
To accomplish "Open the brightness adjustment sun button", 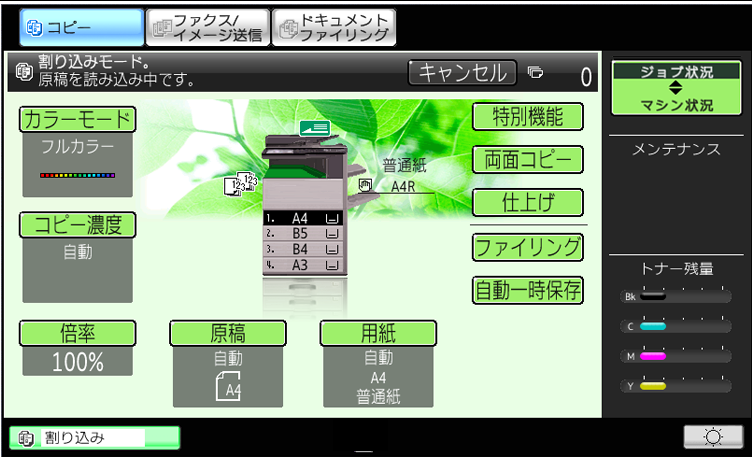I will pyautogui.click(x=713, y=436).
